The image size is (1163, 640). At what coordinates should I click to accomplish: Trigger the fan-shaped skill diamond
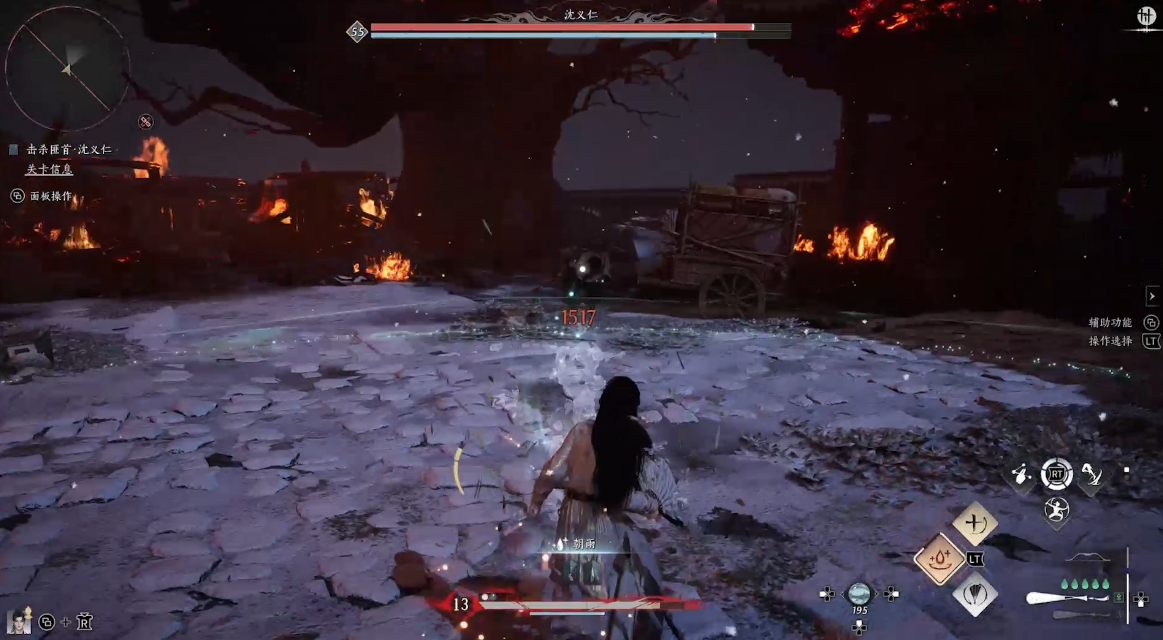point(974,593)
